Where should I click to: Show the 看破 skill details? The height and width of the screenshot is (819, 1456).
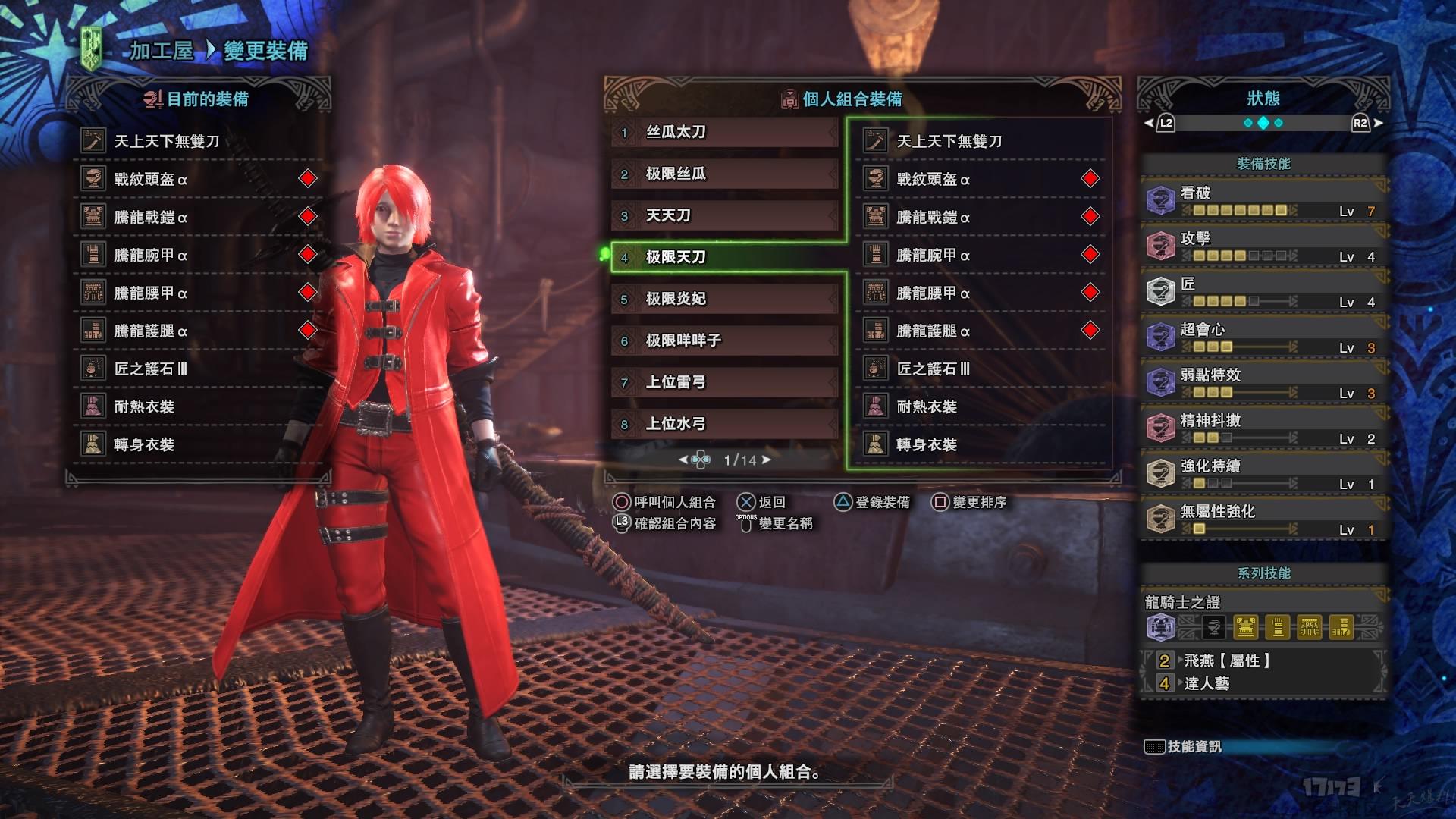(1263, 201)
